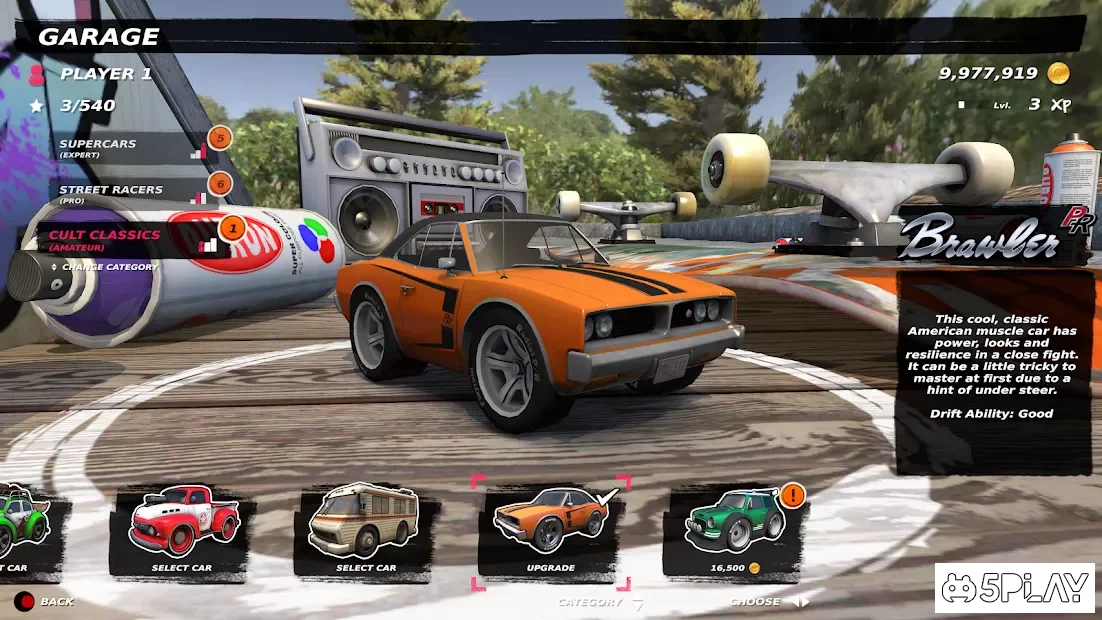The image size is (1102, 620).
Task: Switch to the Street Racers category
Action: pos(112,192)
